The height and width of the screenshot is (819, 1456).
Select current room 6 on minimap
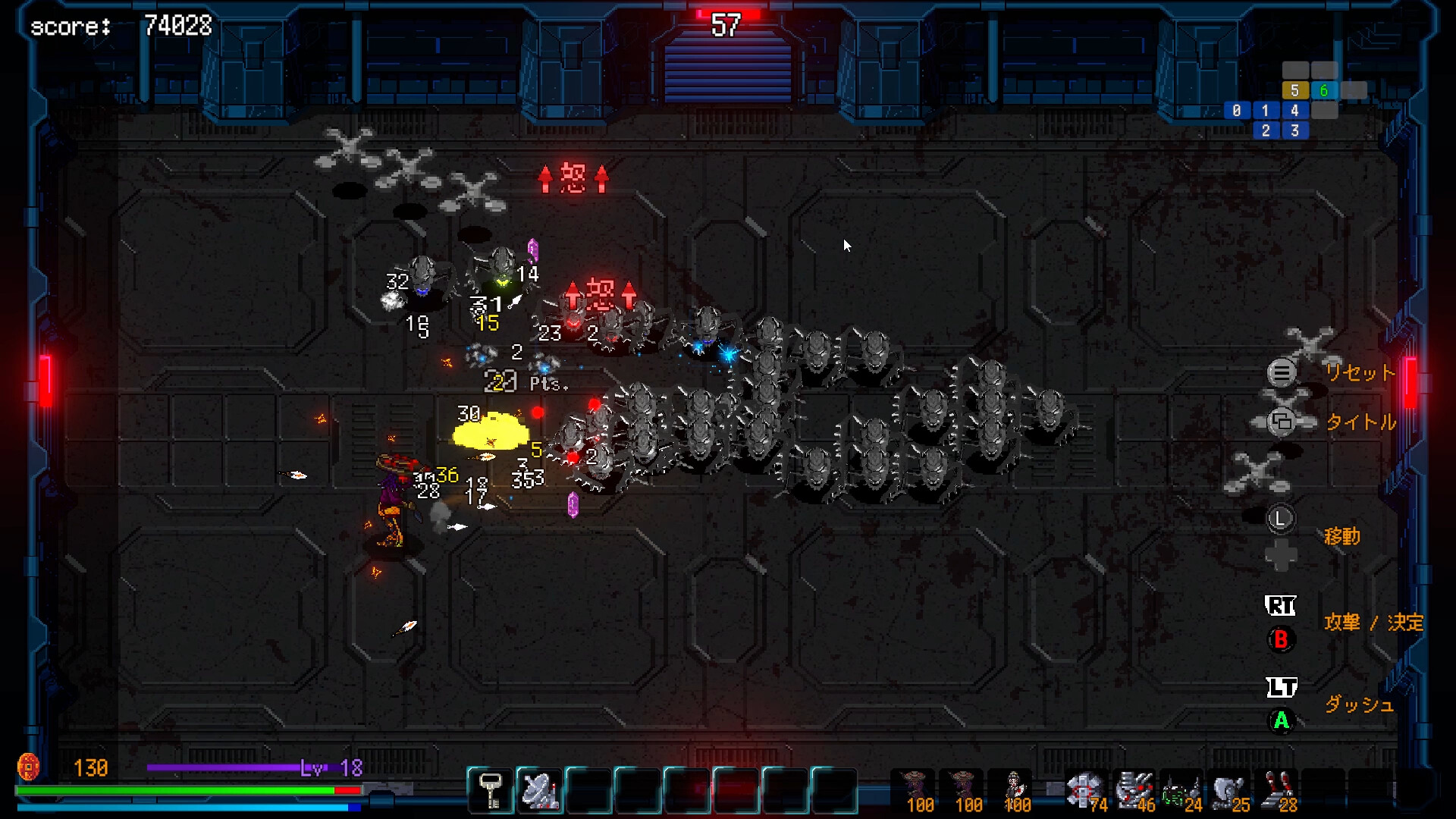1323,91
